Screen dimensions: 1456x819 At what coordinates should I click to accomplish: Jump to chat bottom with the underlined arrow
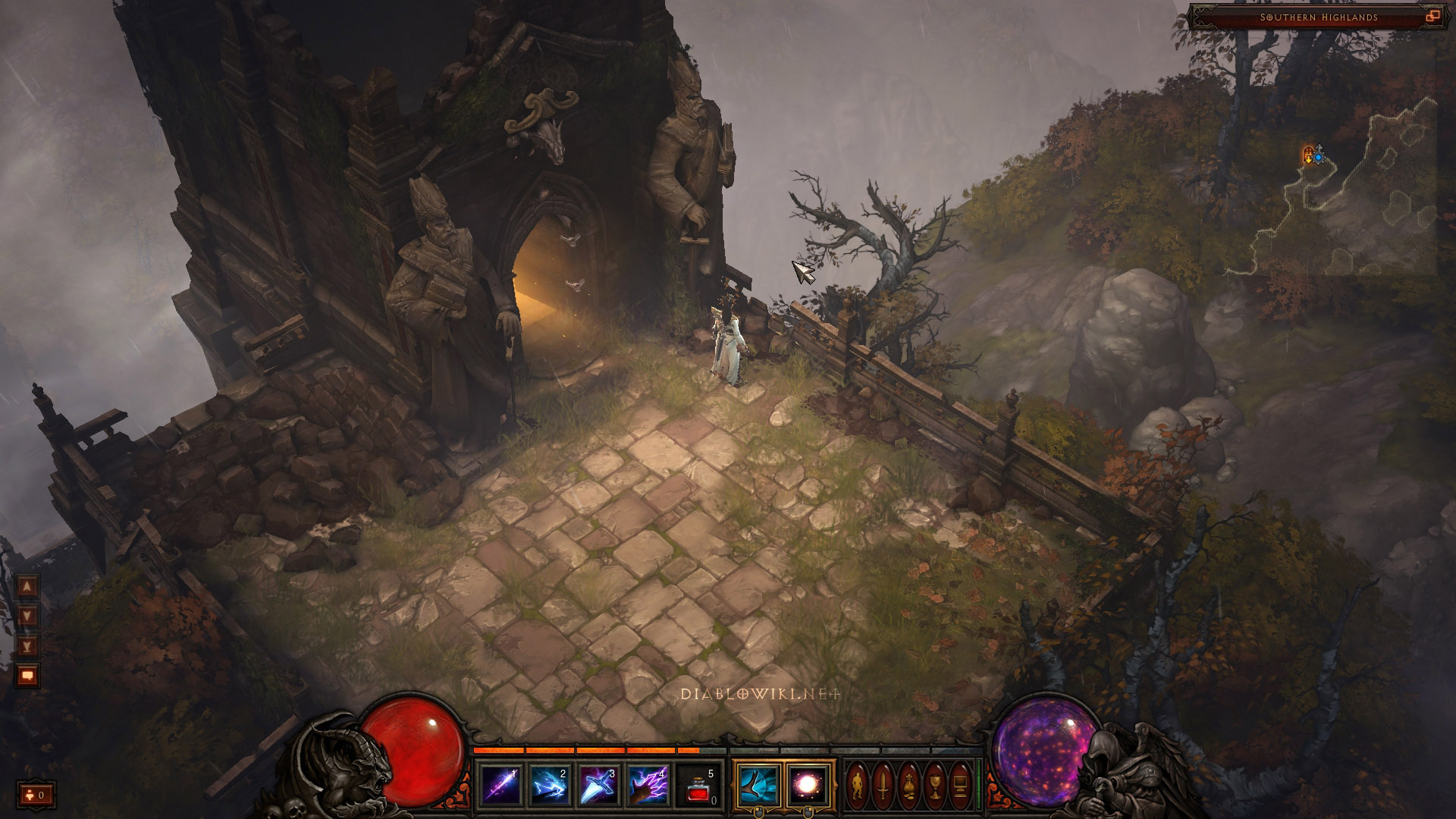27,646
